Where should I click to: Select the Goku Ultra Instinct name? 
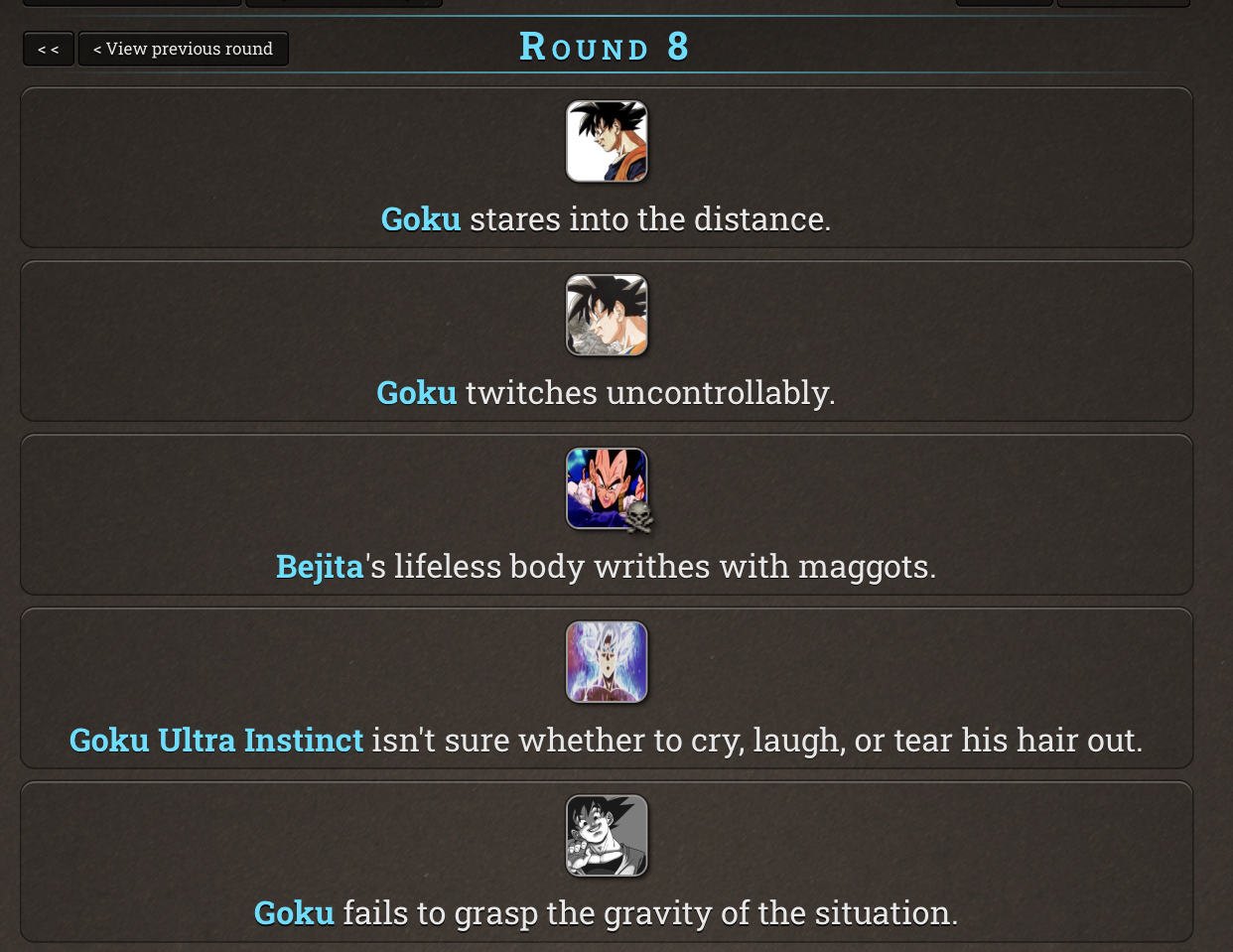pos(216,741)
